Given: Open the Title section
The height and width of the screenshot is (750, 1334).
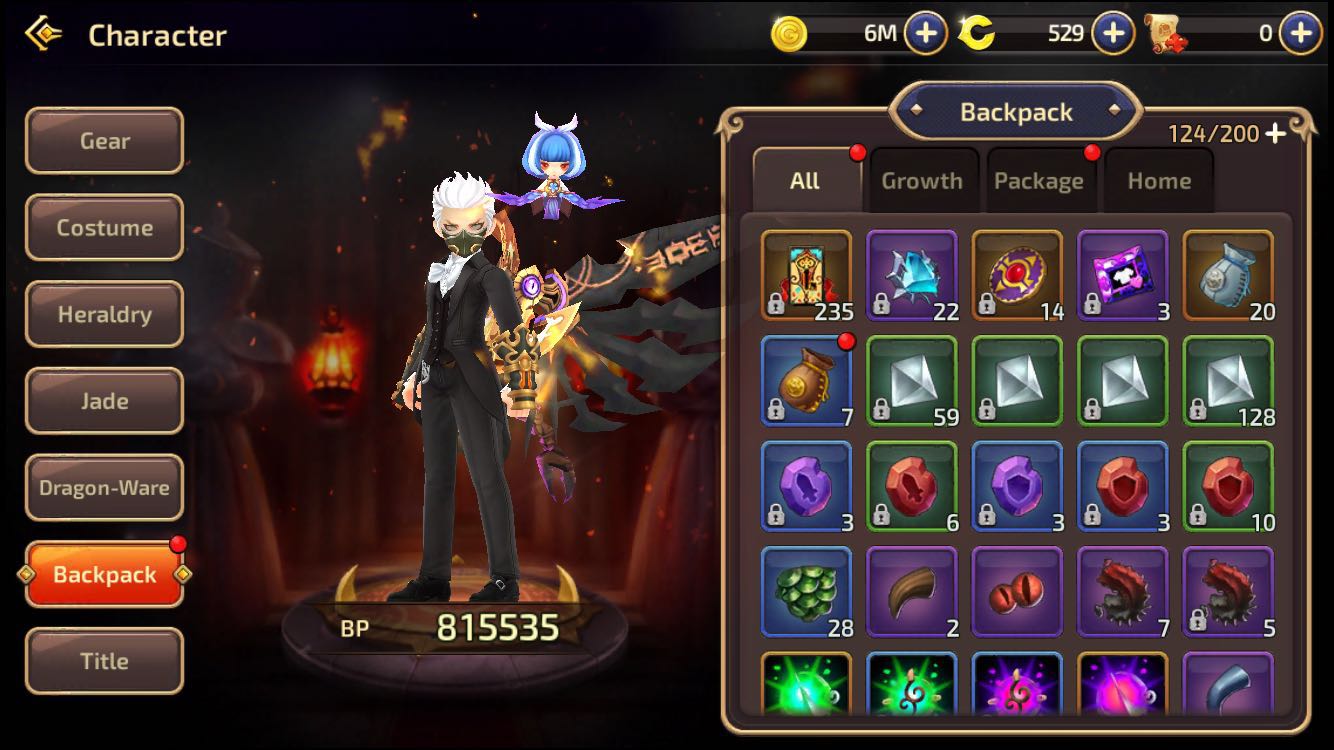Looking at the screenshot, I should (x=104, y=661).
